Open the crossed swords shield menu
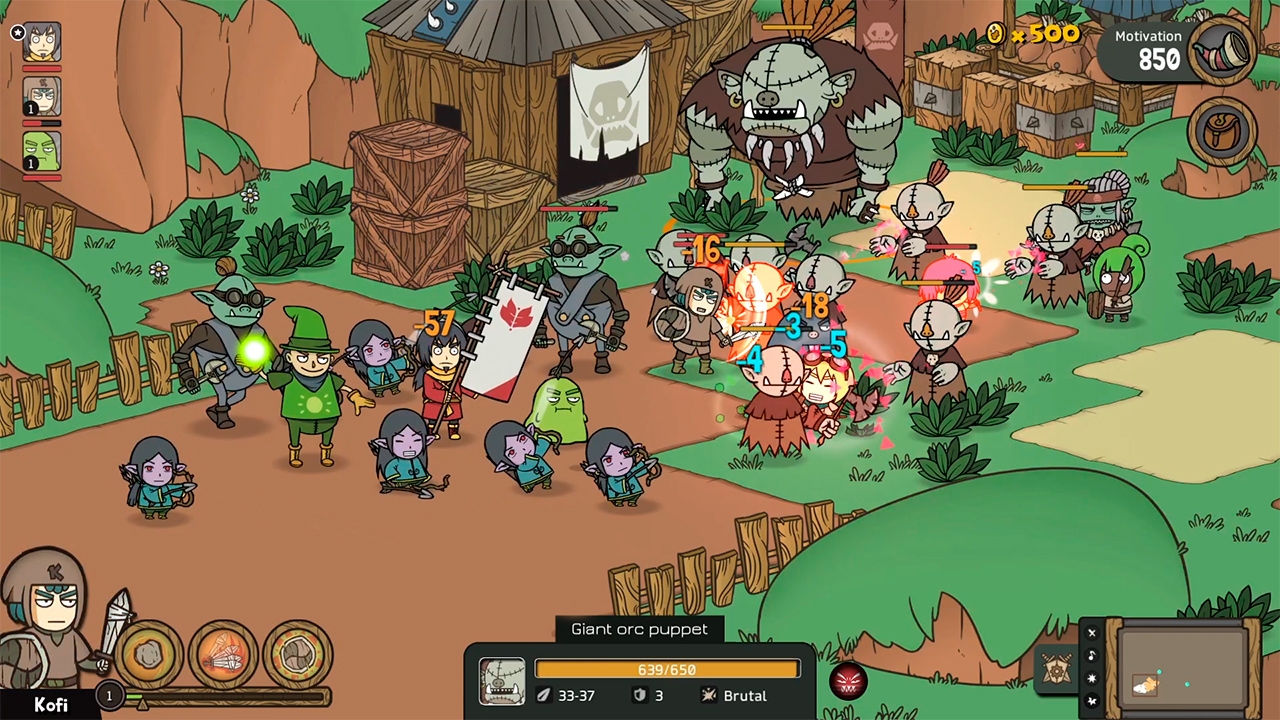 [x=1055, y=668]
